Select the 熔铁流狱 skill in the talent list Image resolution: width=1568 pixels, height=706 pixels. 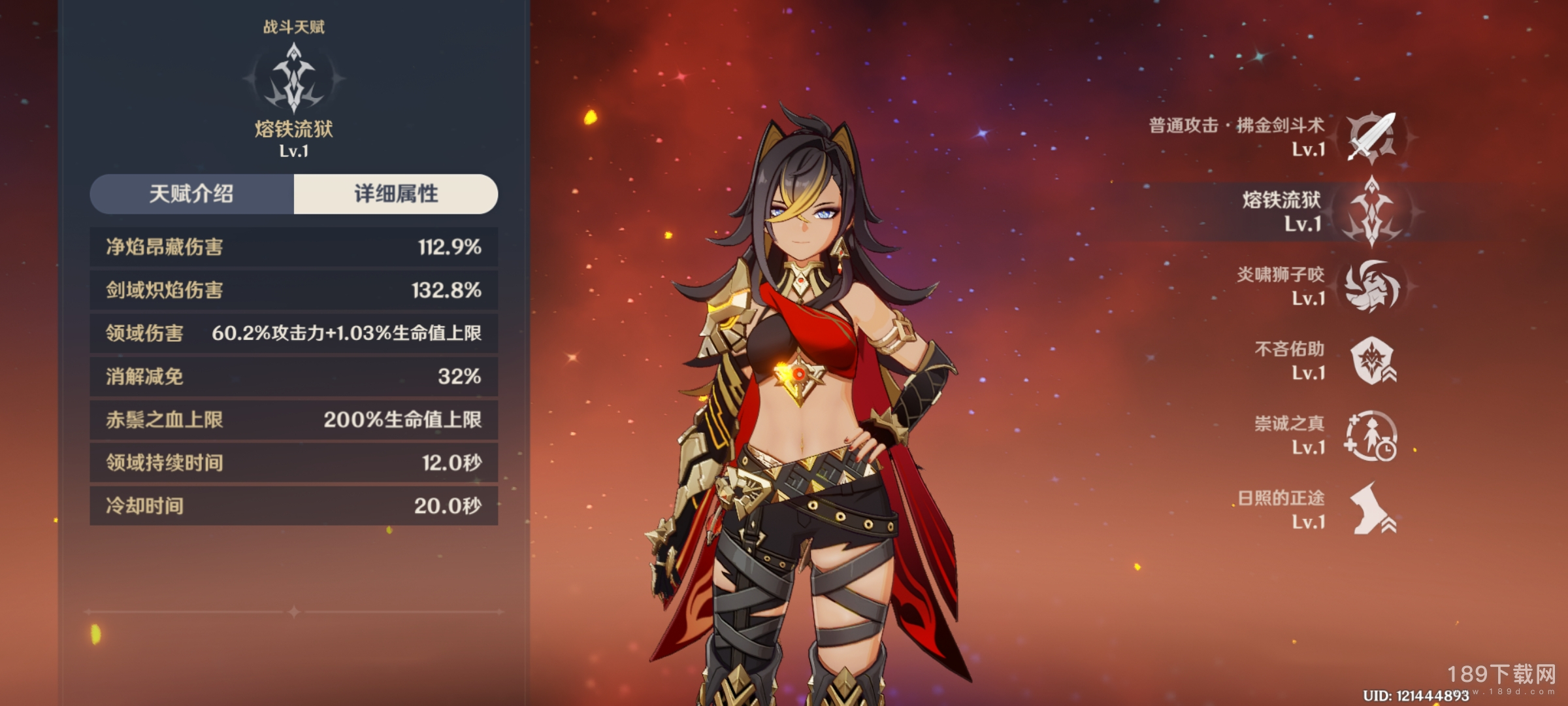pos(1370,212)
